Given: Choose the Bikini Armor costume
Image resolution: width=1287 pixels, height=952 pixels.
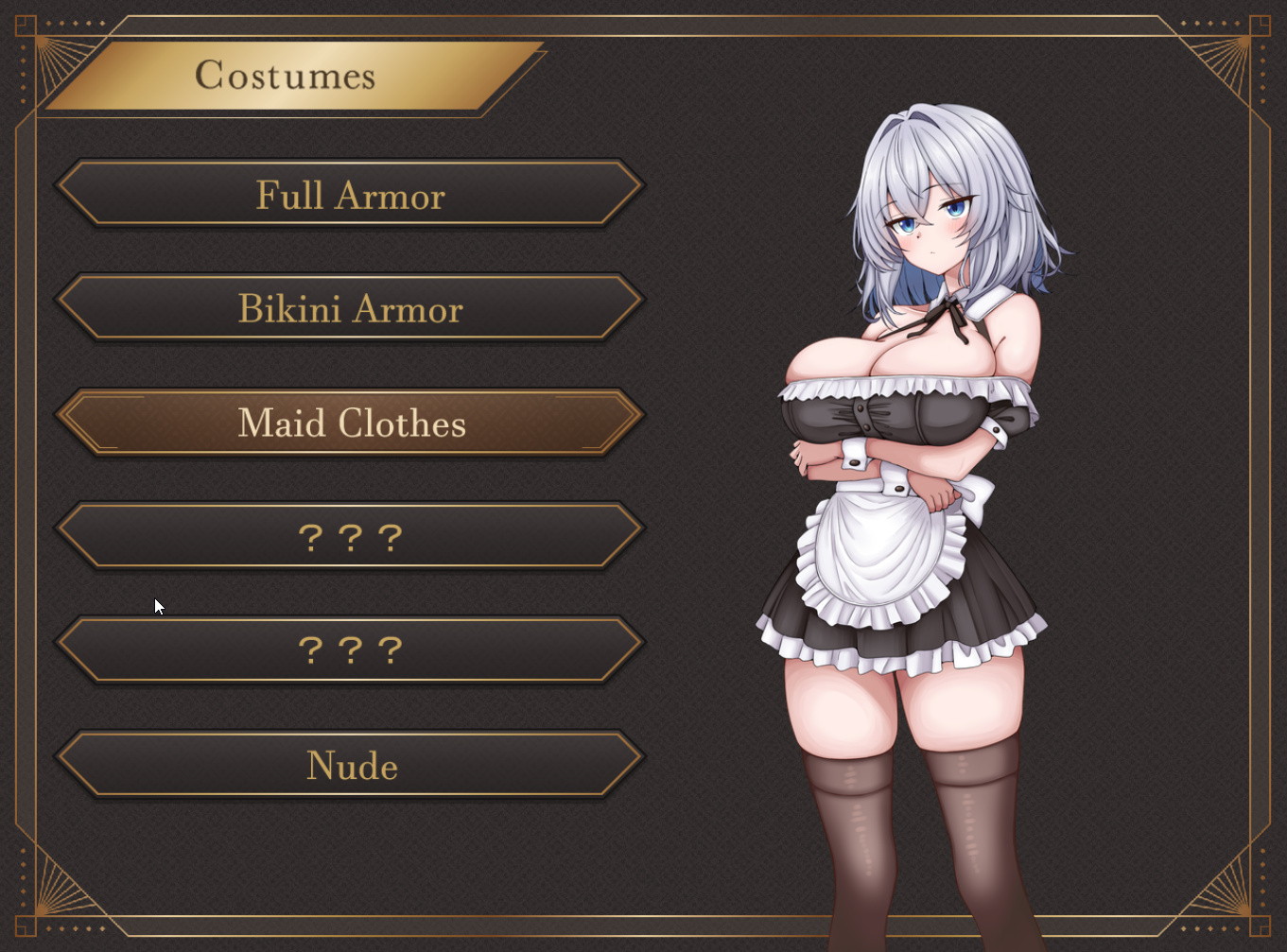Looking at the screenshot, I should point(350,309).
